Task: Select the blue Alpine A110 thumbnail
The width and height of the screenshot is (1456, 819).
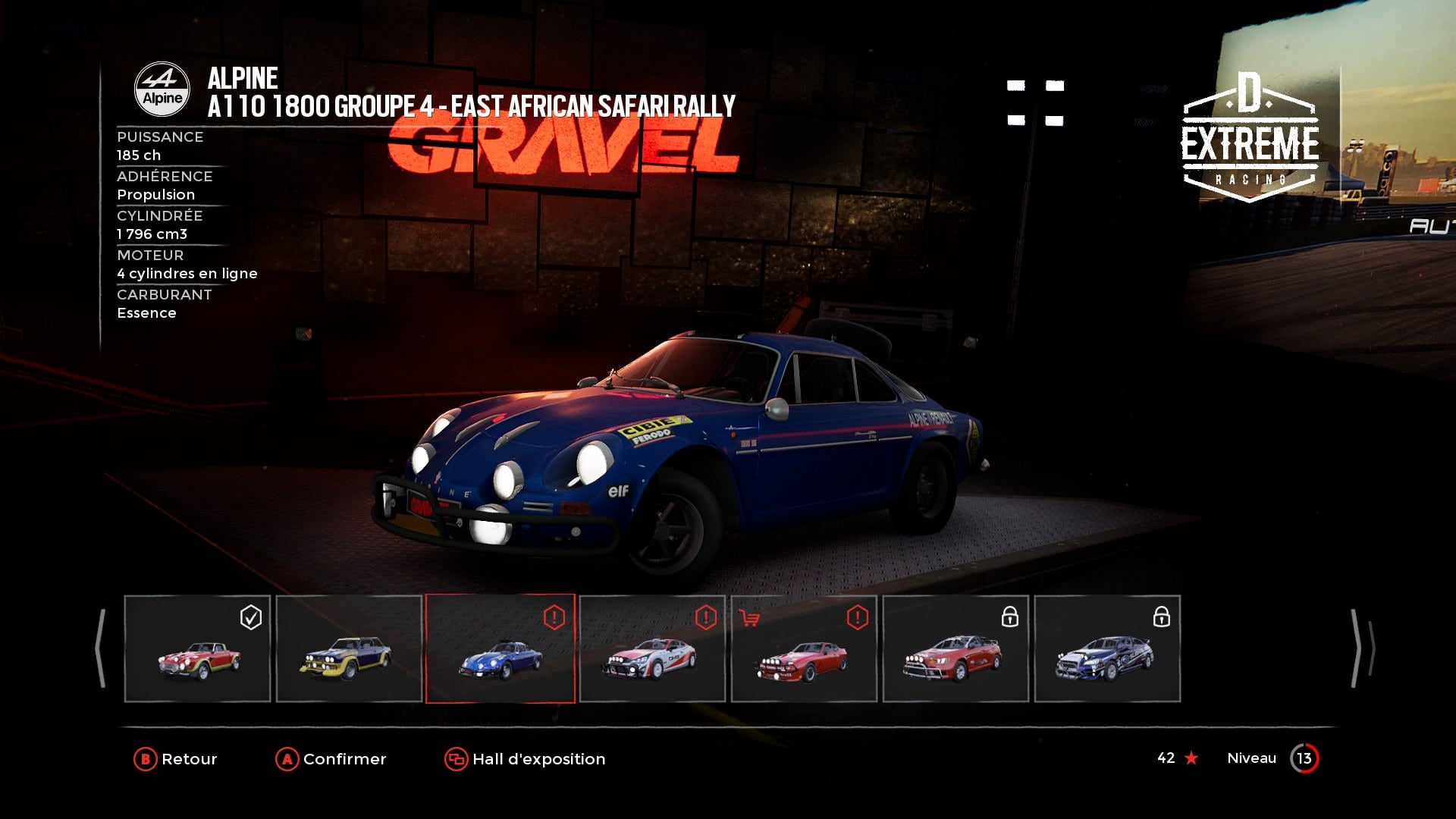Action: pyautogui.click(x=500, y=649)
